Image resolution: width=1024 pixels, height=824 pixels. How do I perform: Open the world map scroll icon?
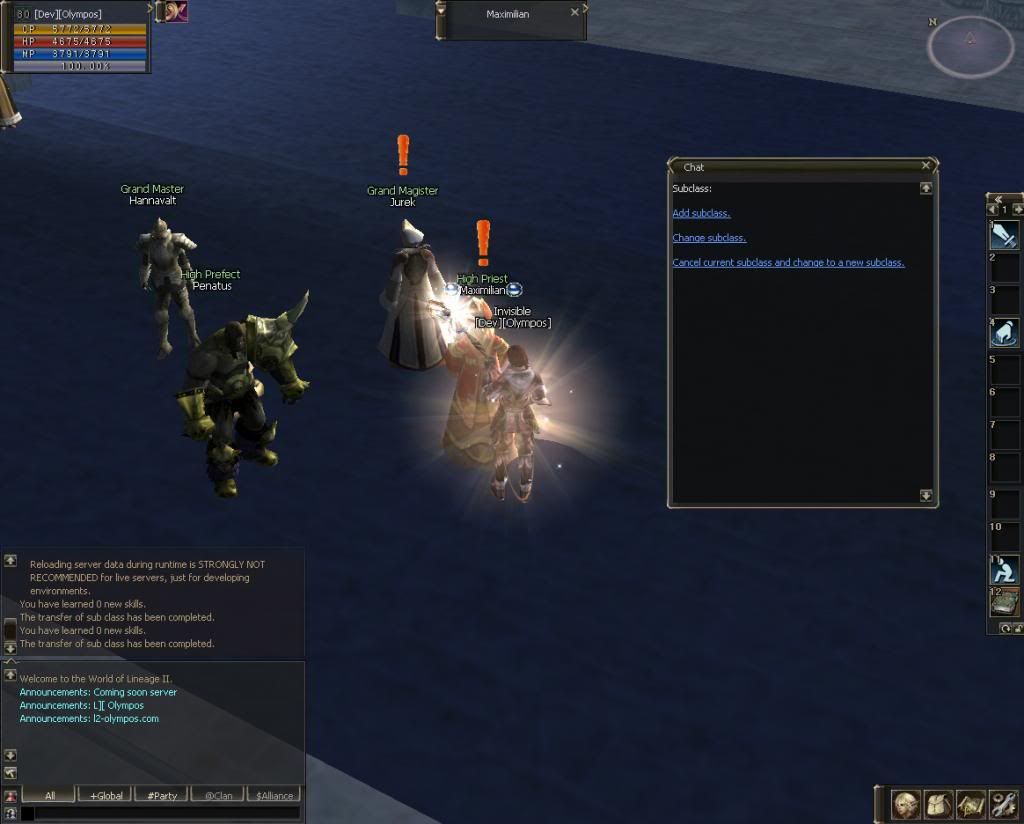tap(971, 804)
